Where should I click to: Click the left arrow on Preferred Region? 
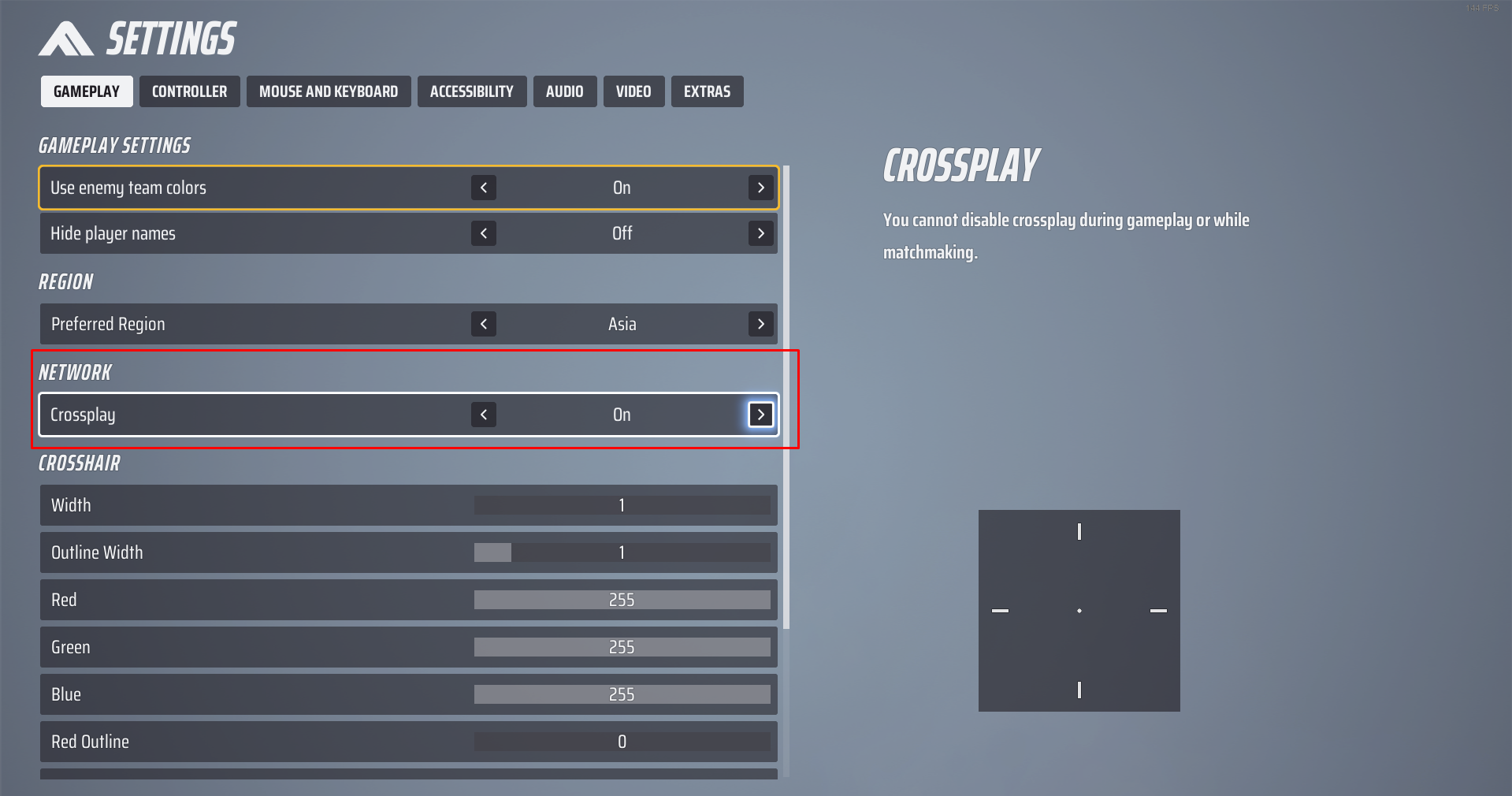[483, 324]
